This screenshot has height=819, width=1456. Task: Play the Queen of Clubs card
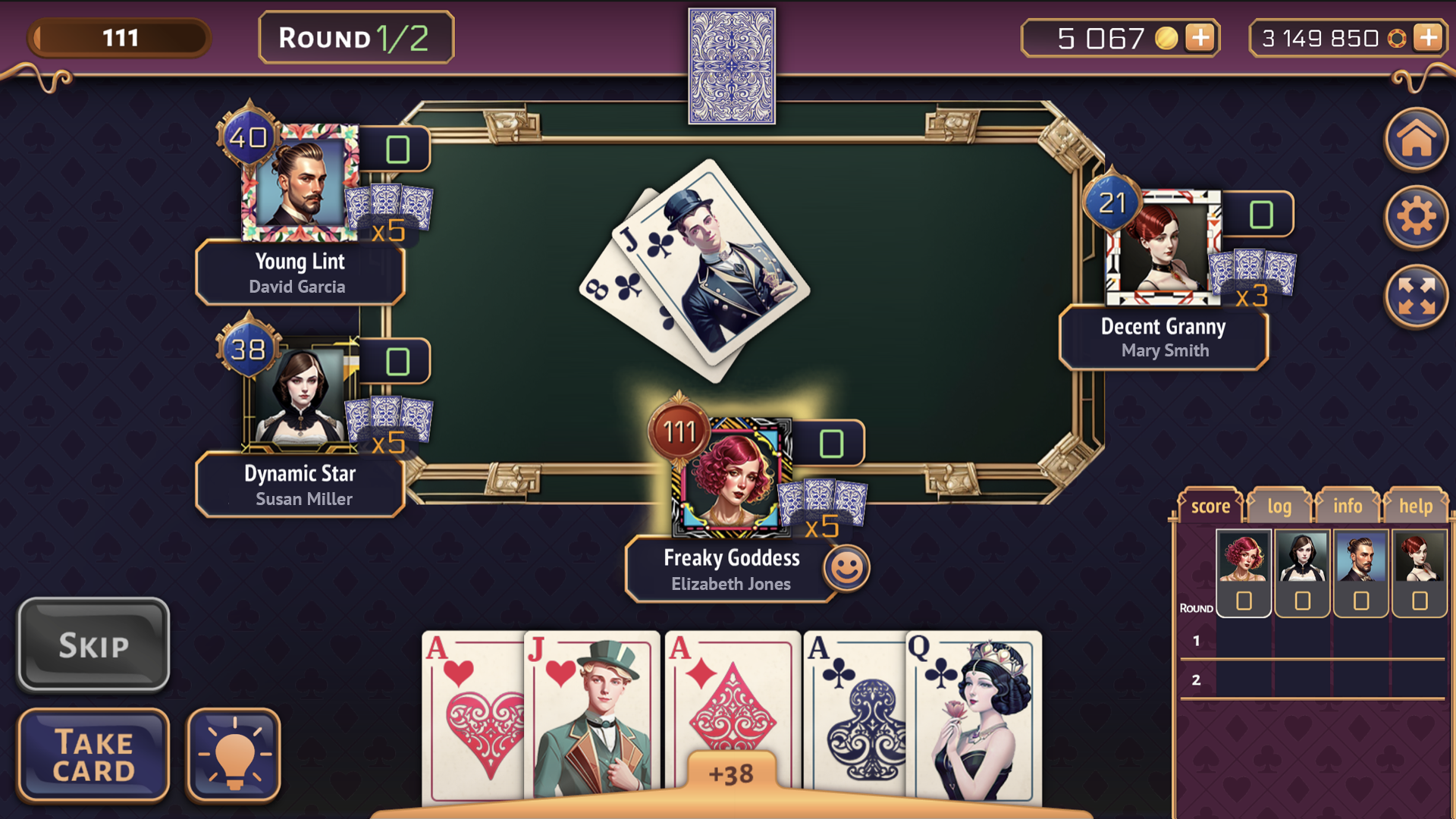pyautogui.click(x=971, y=713)
